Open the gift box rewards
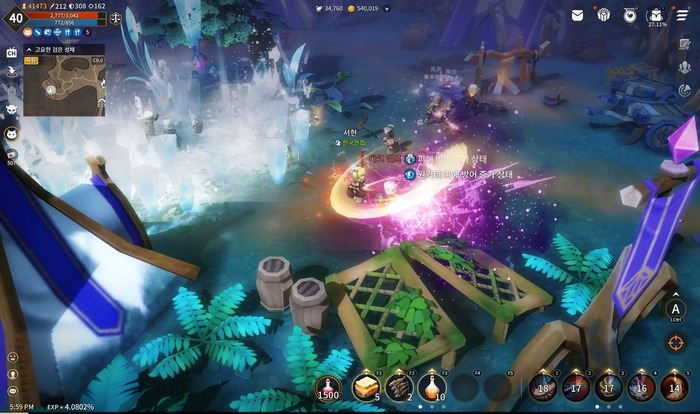Screen dimensions: 700x414 coord(604,14)
